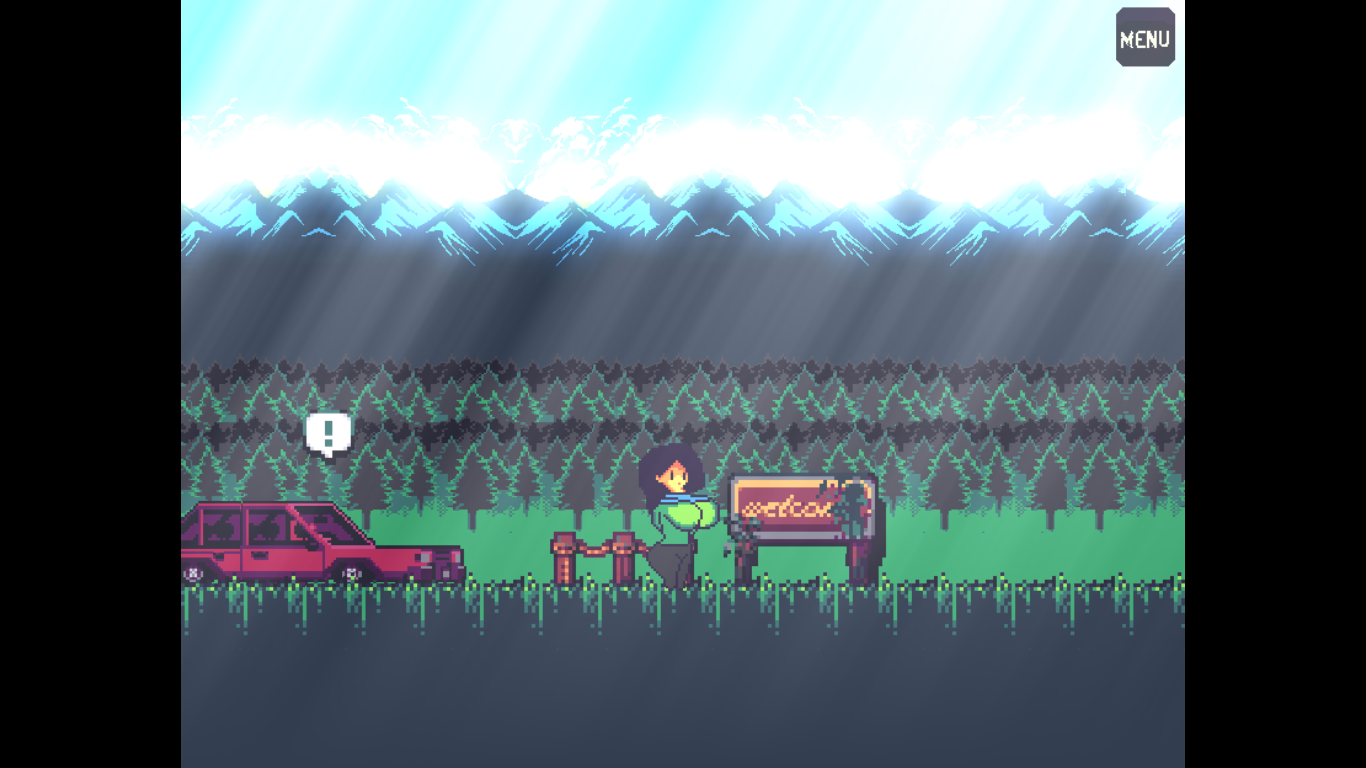Select the right chained fence post
The image size is (1366, 768).
click(x=624, y=556)
